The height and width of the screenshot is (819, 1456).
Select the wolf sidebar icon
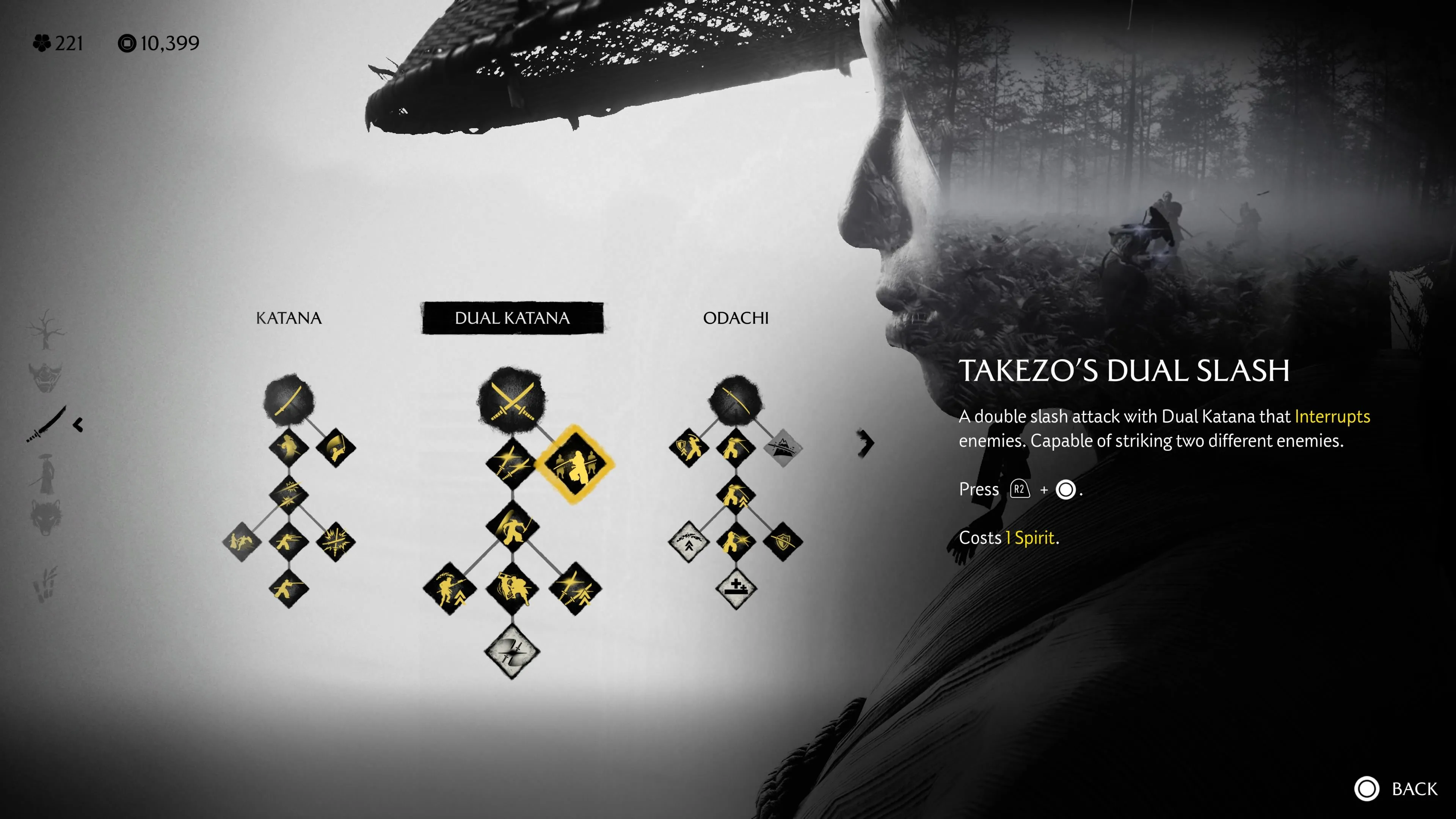coord(45,516)
